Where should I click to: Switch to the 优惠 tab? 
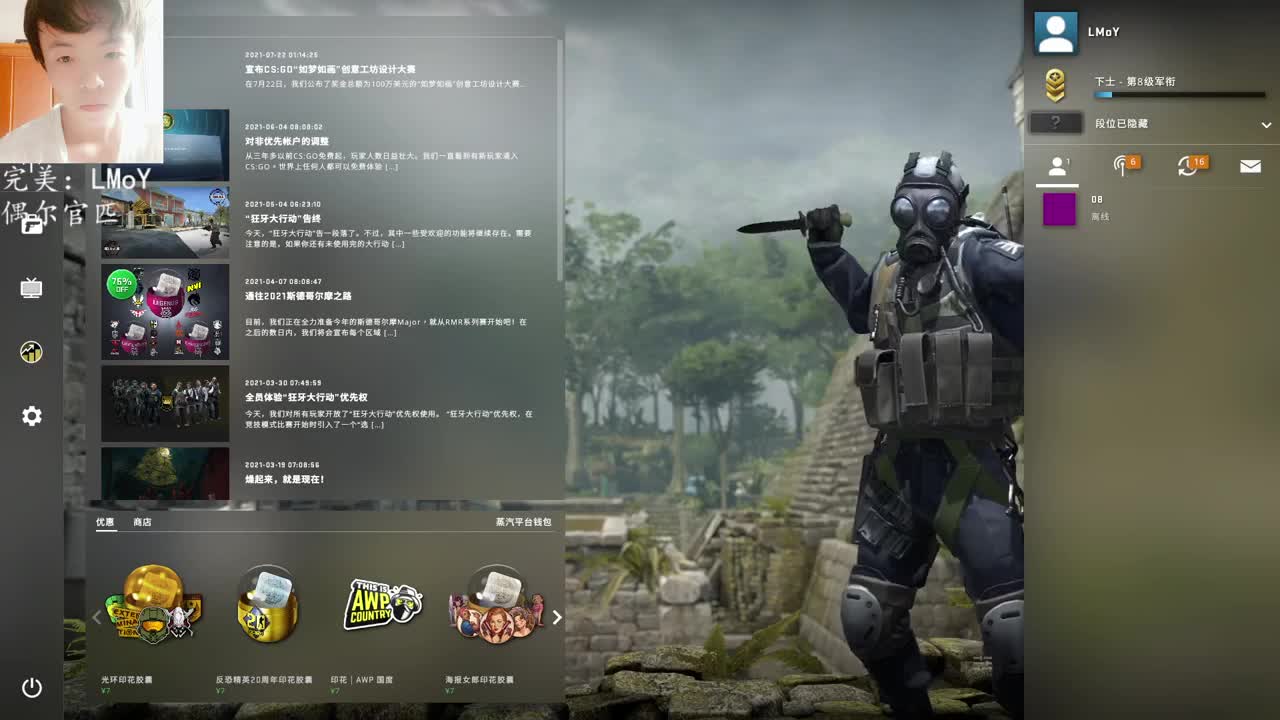coord(104,521)
